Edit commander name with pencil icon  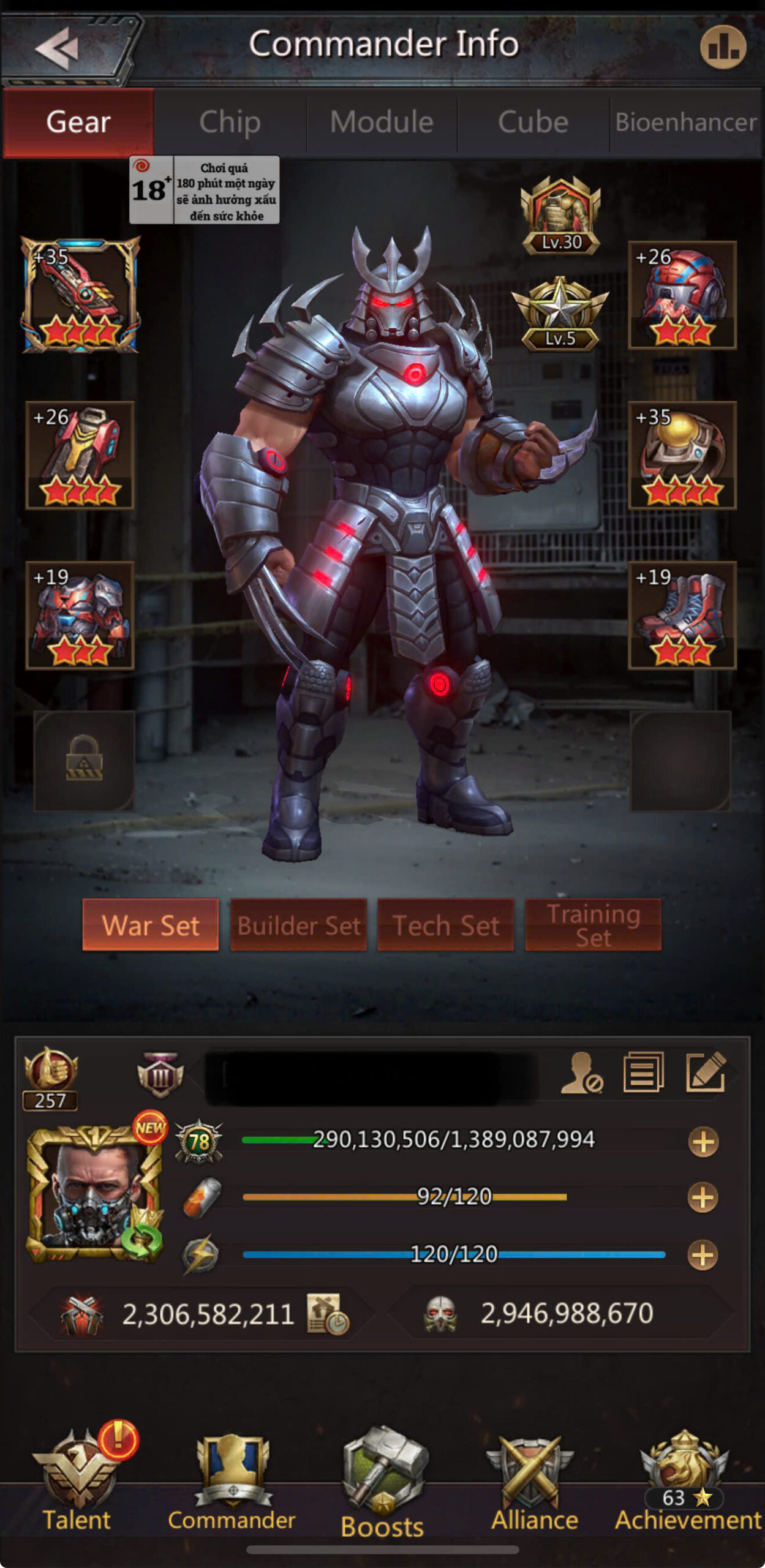tap(706, 1072)
